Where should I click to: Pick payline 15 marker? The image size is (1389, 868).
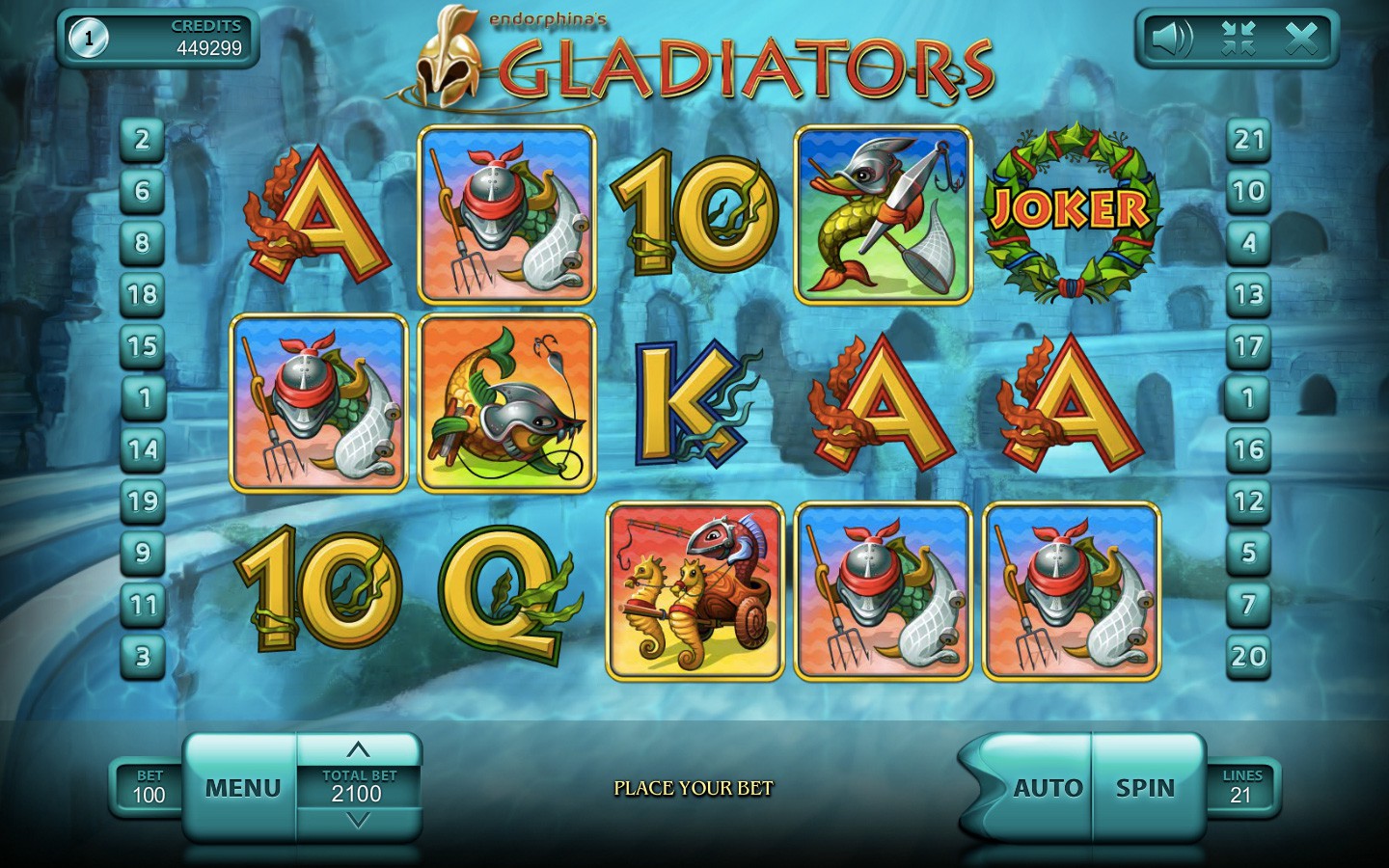pos(143,346)
